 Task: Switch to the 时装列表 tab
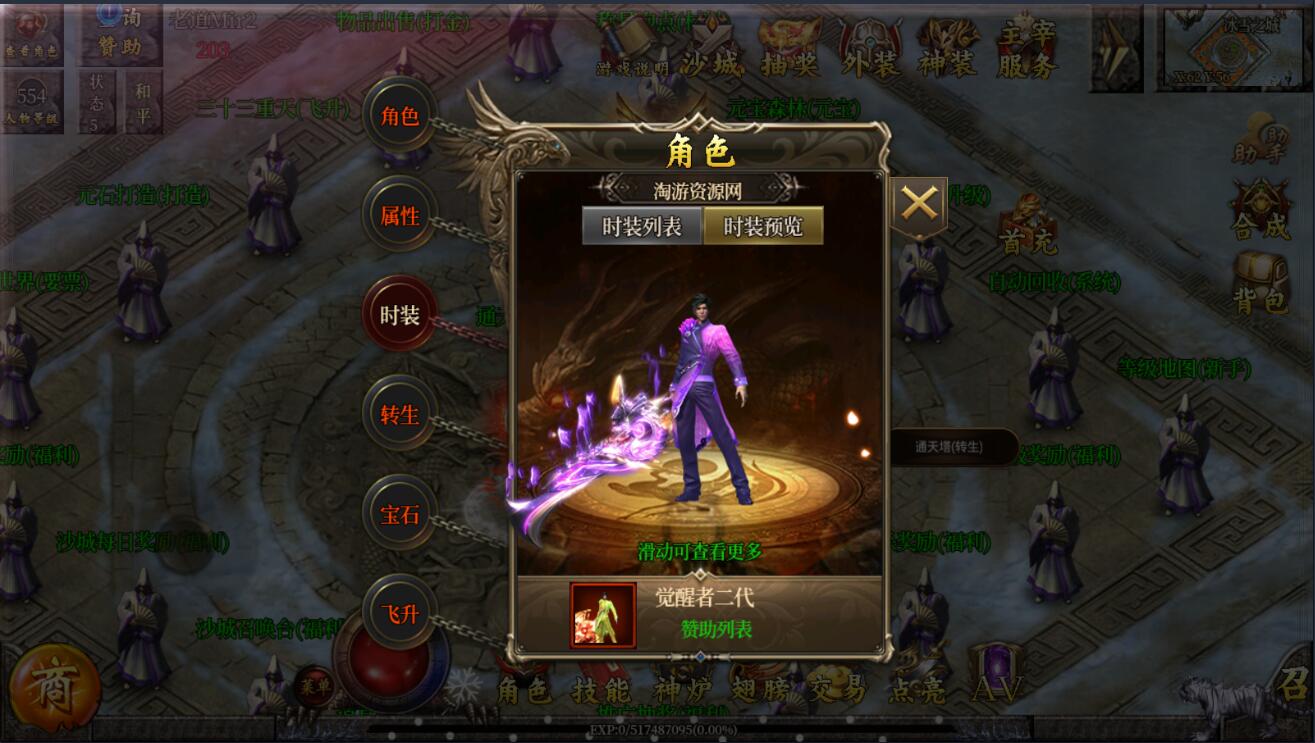(x=642, y=226)
